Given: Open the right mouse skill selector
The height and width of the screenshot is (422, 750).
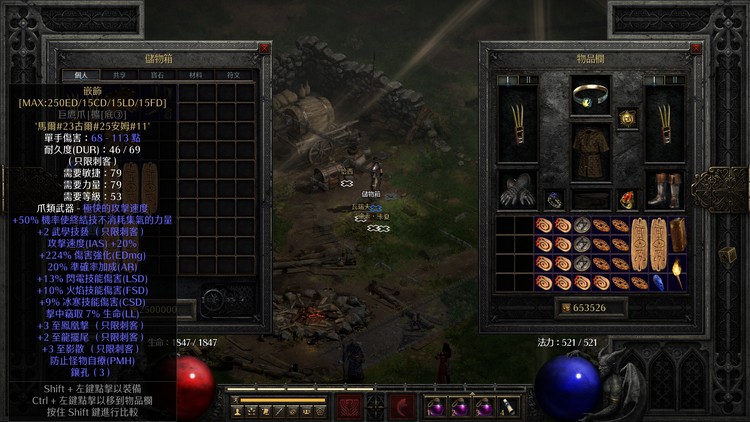Looking at the screenshot, I should [404, 406].
